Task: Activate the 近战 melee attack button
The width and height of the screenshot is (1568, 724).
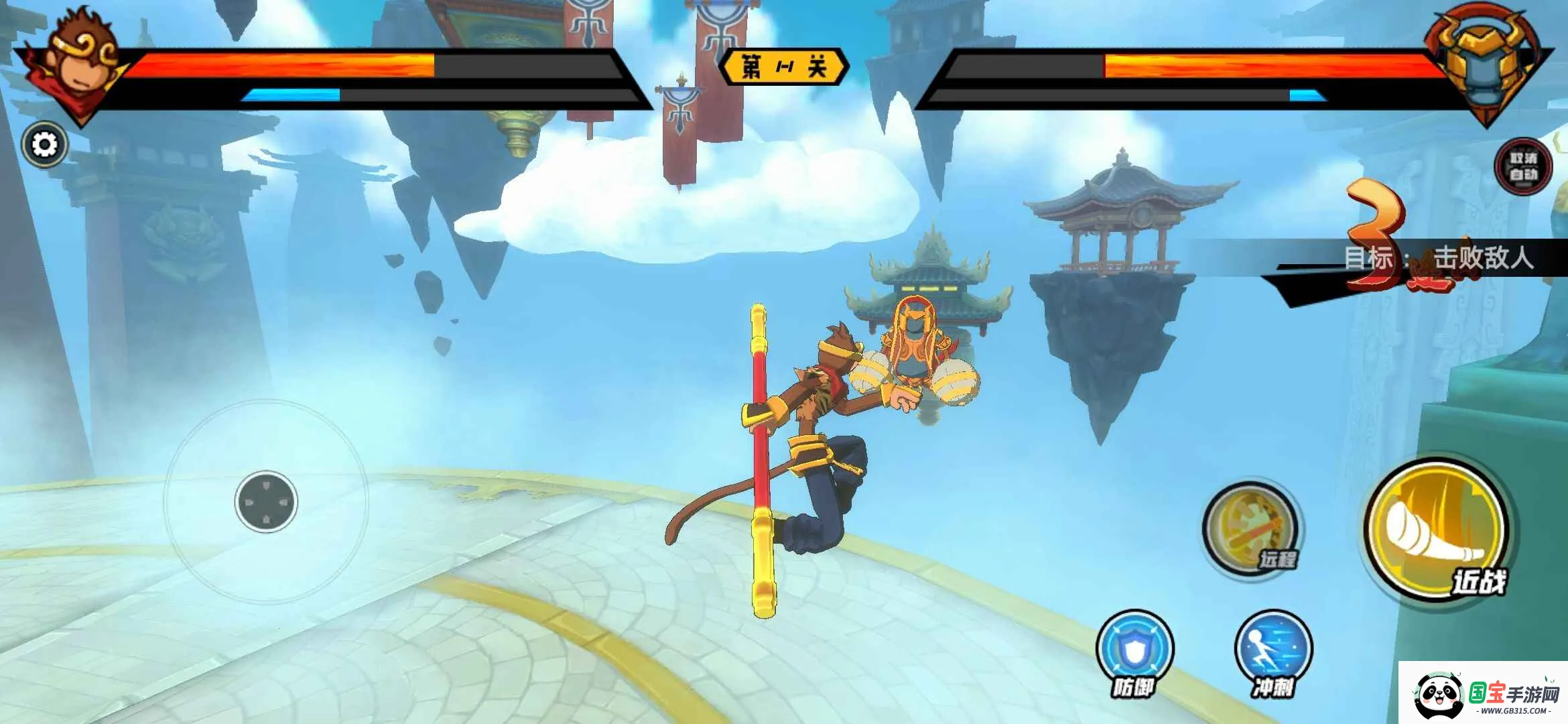Action: (x=1437, y=530)
